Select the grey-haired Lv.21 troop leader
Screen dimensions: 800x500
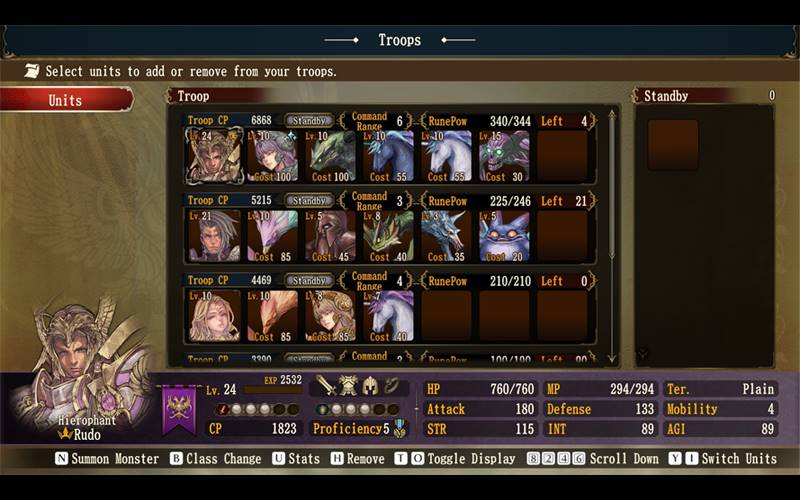point(214,236)
